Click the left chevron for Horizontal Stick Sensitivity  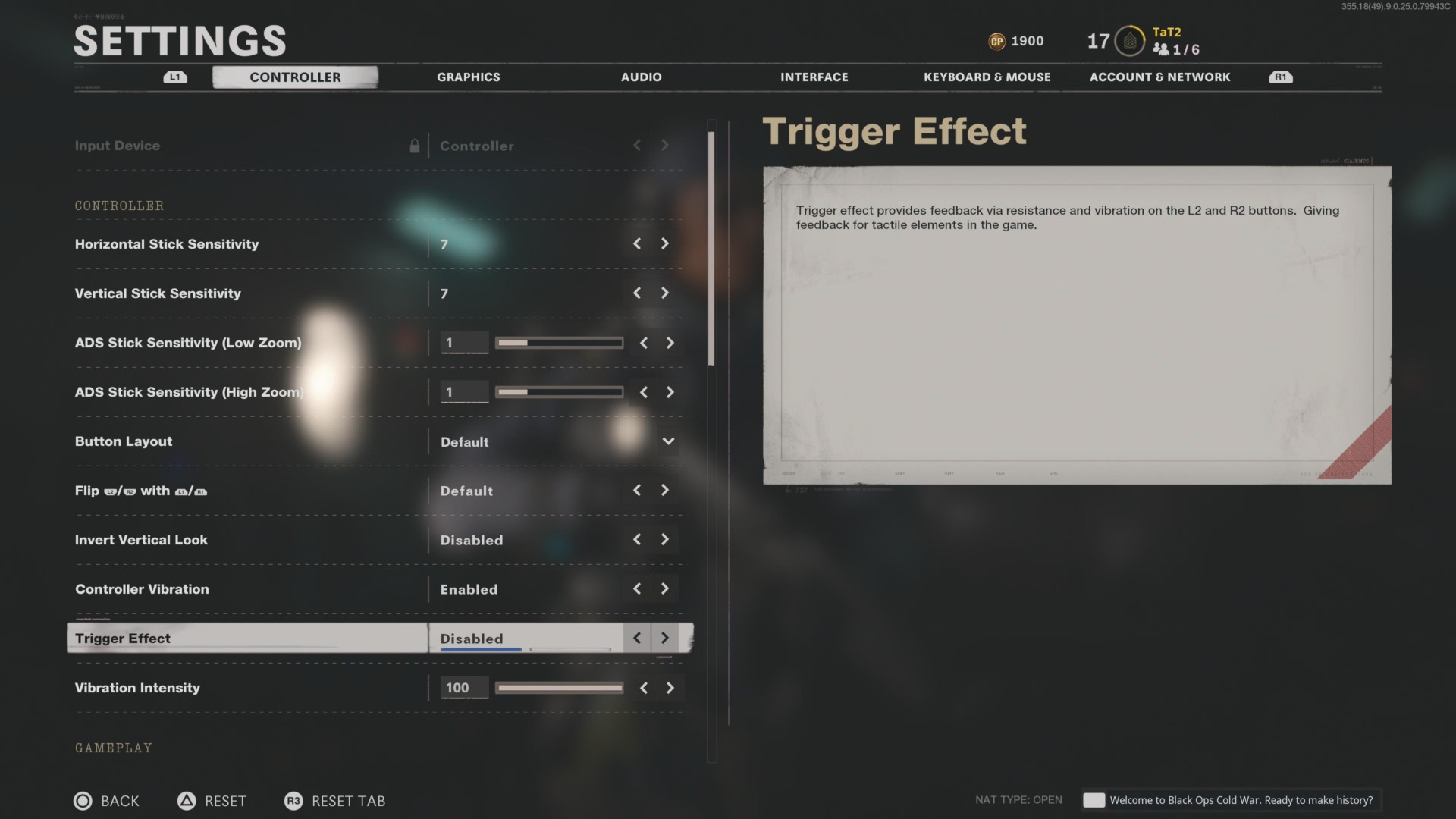click(637, 243)
